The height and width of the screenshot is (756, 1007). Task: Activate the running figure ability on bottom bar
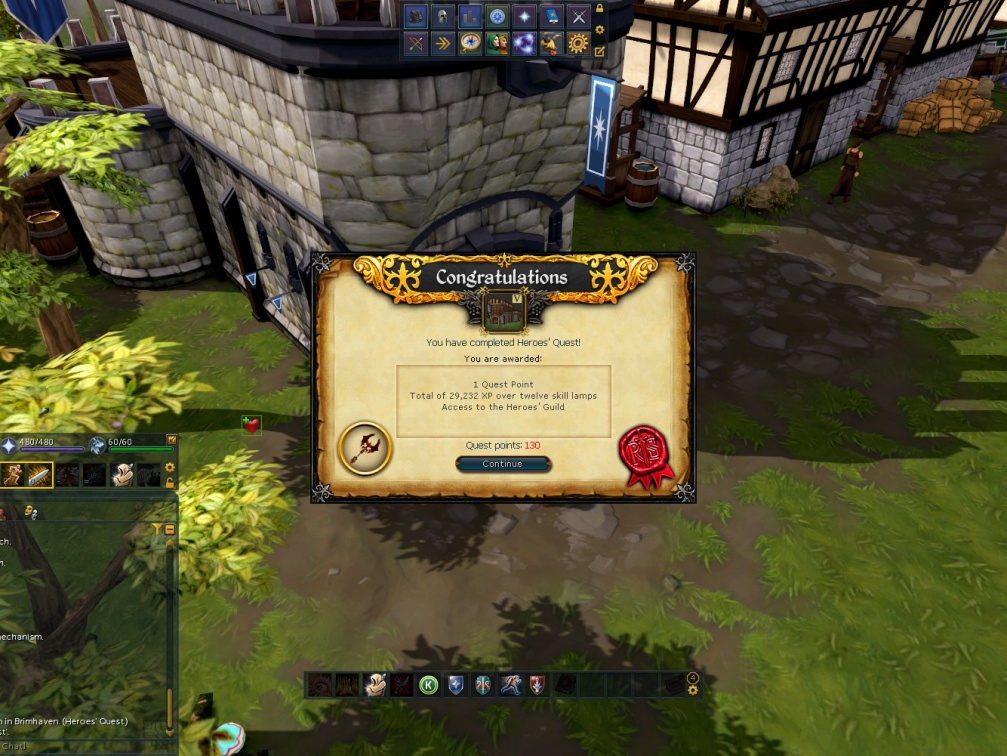(x=510, y=685)
